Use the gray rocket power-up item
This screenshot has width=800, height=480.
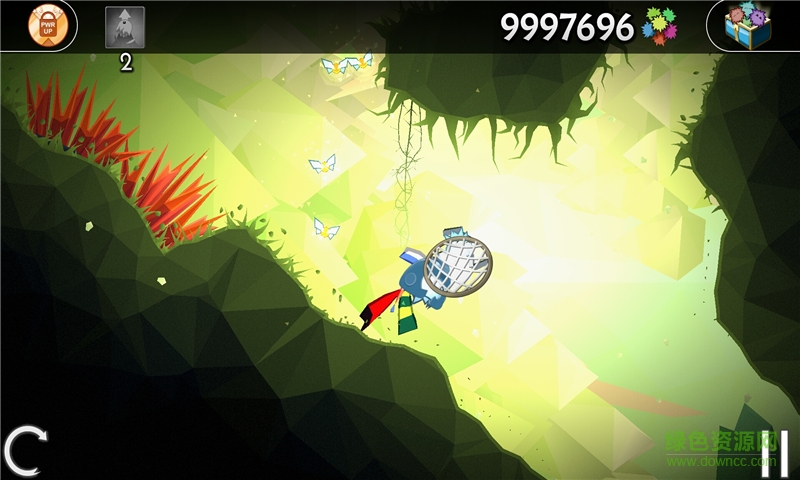click(125, 28)
